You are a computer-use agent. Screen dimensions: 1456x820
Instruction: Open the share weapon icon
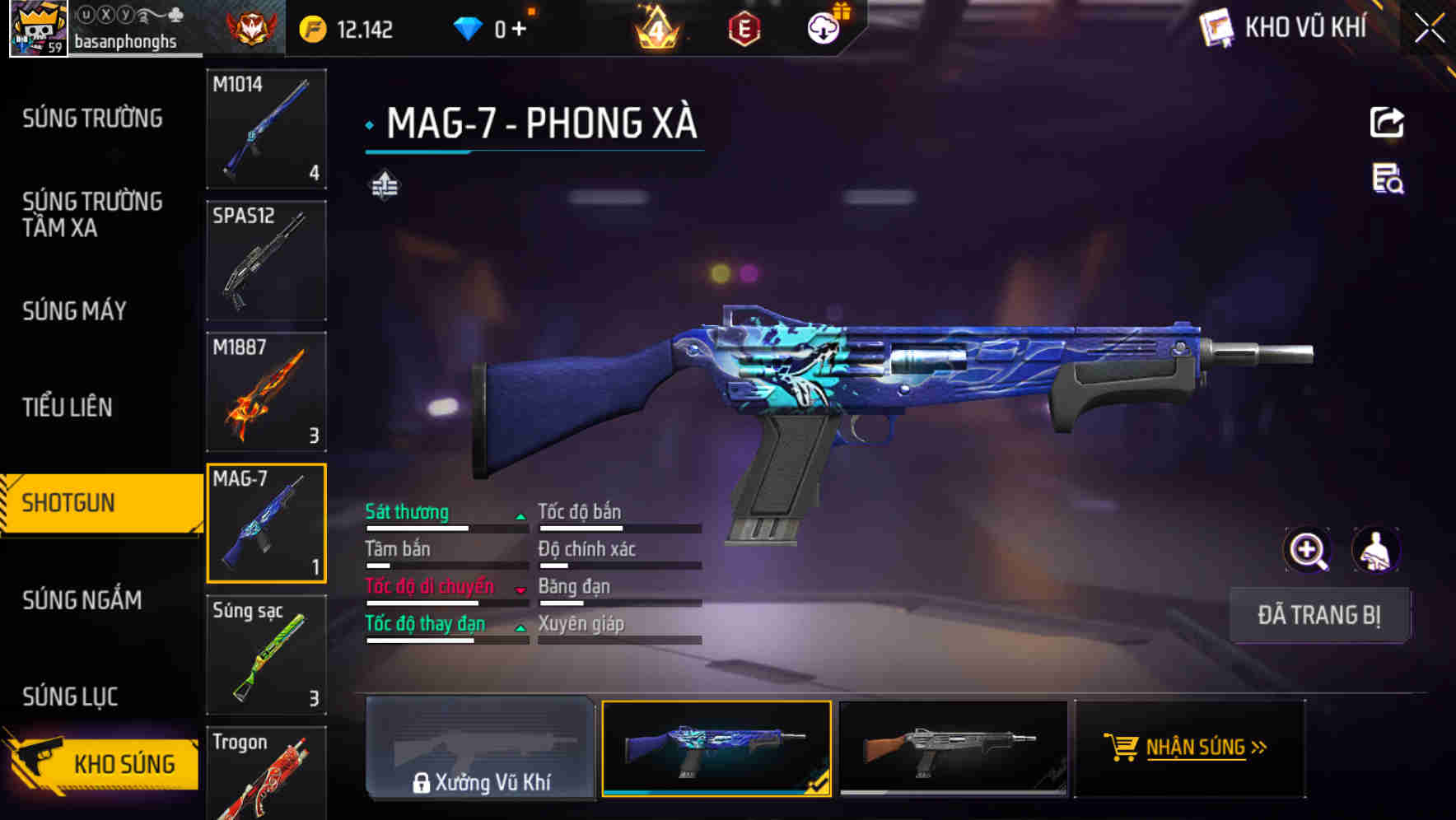(x=1388, y=122)
